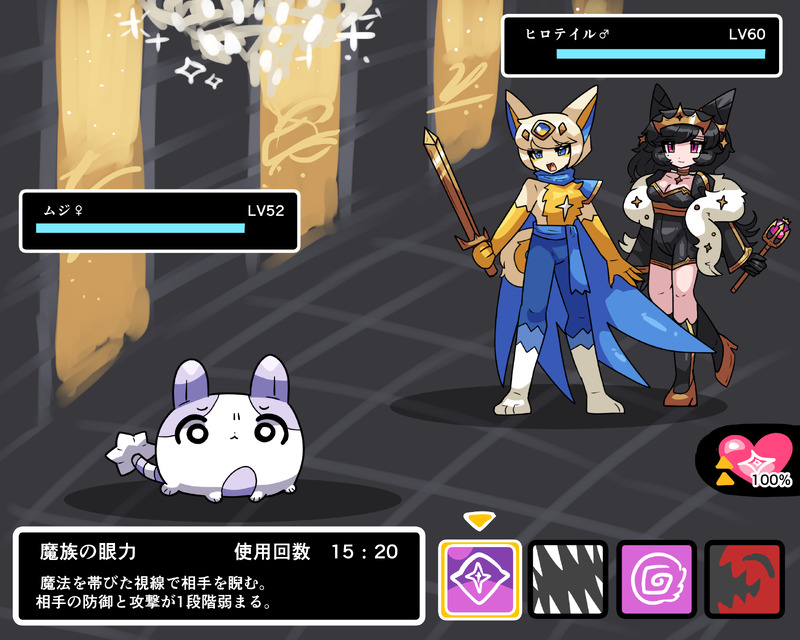Use the red monster jaw skill

point(744,579)
